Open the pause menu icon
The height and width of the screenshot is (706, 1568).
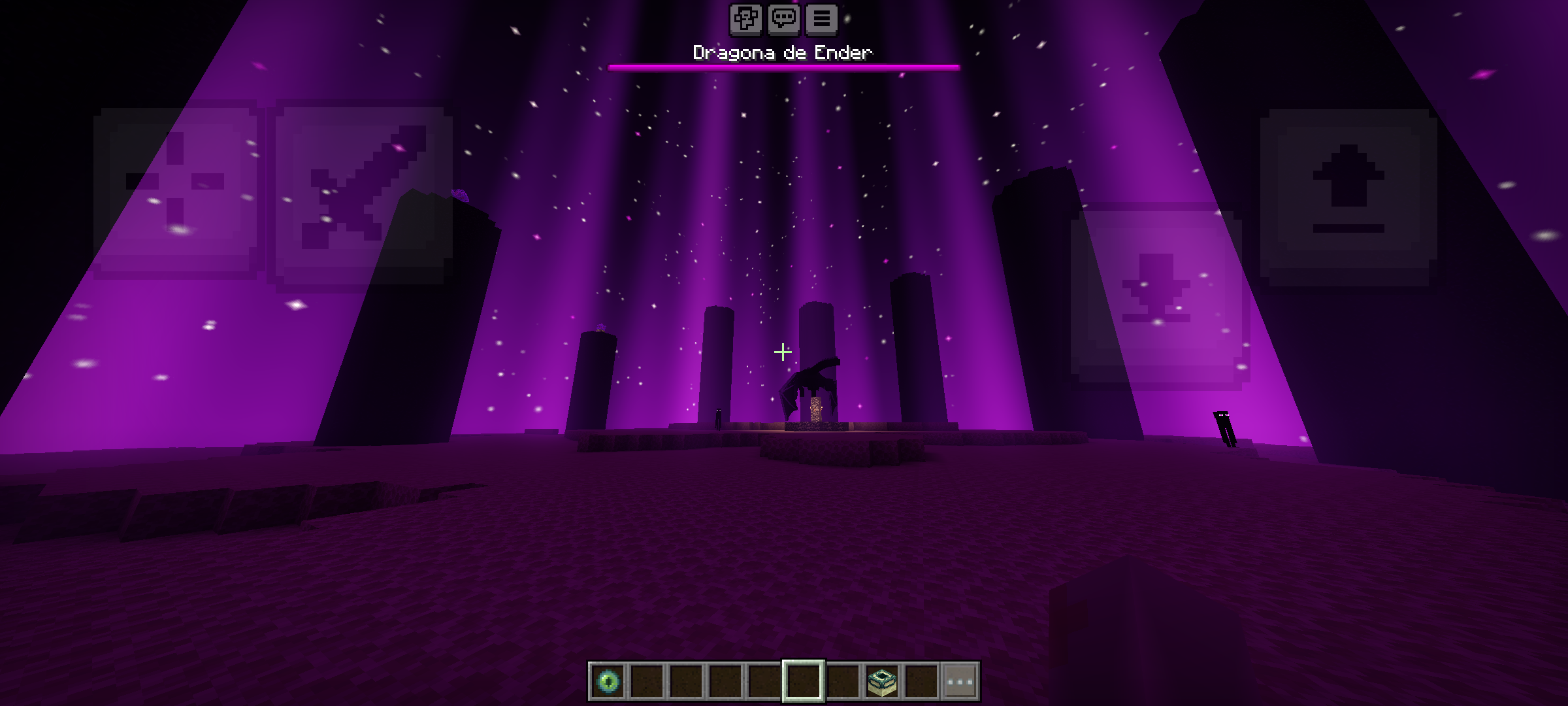821,20
